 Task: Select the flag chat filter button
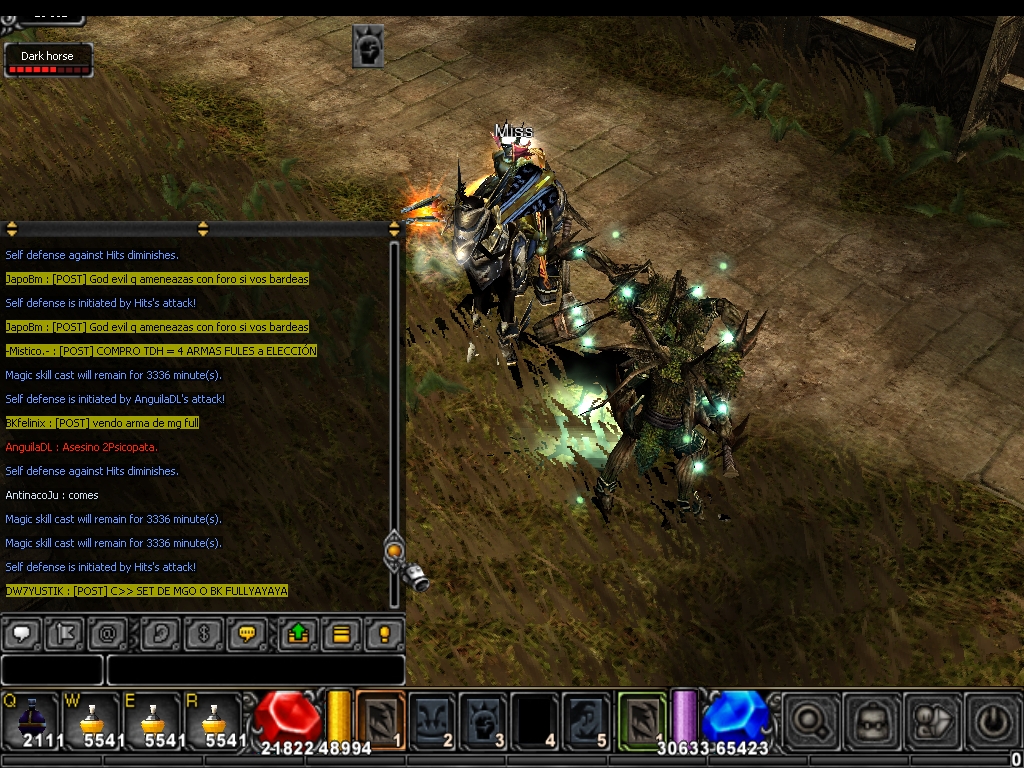tap(64, 634)
